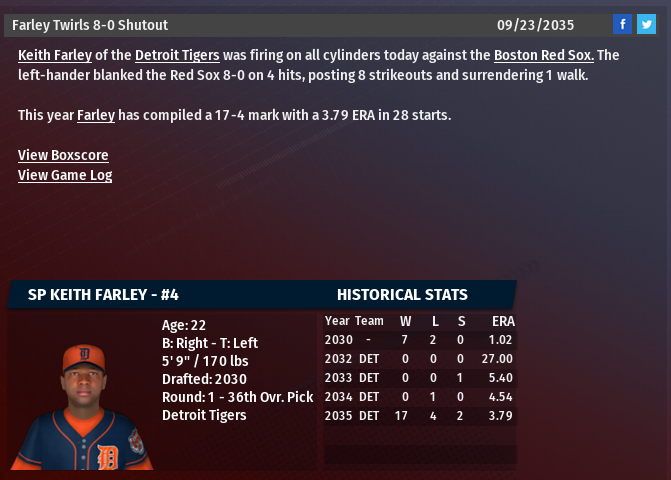
Task: Open the View Game Log link
Action: (x=65, y=176)
